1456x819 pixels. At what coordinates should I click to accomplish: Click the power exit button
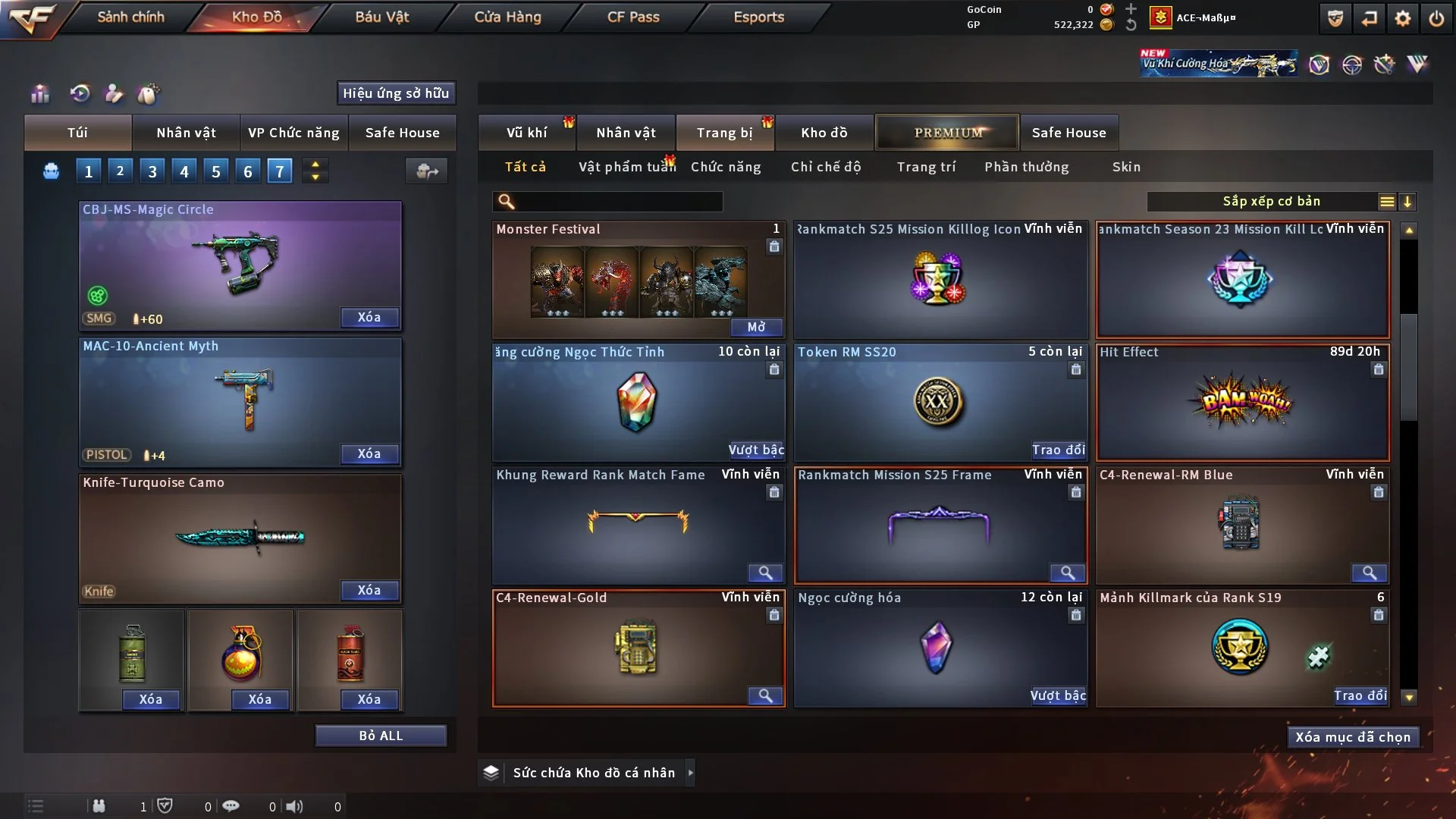(1436, 18)
